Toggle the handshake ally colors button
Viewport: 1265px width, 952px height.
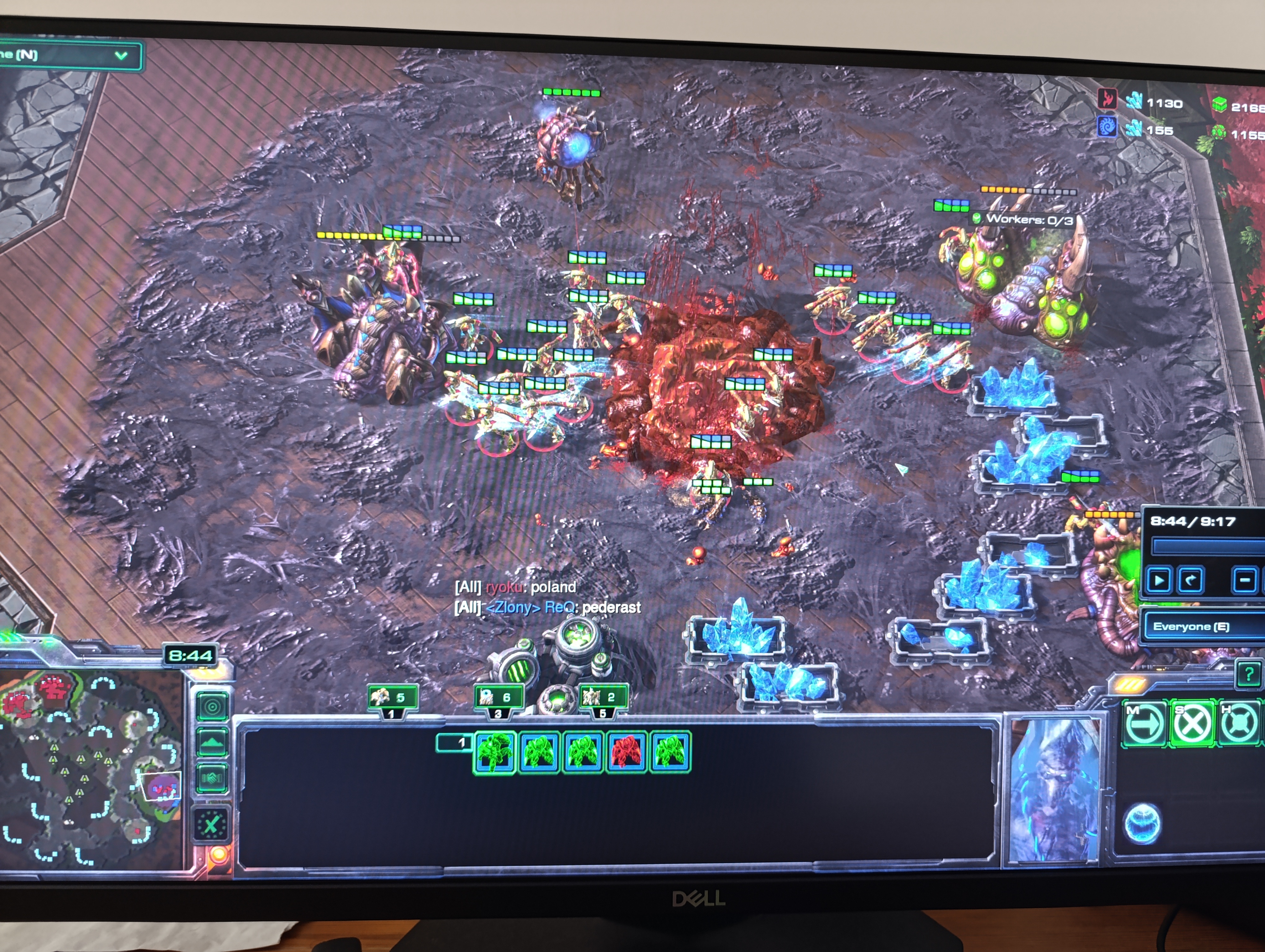click(x=212, y=778)
